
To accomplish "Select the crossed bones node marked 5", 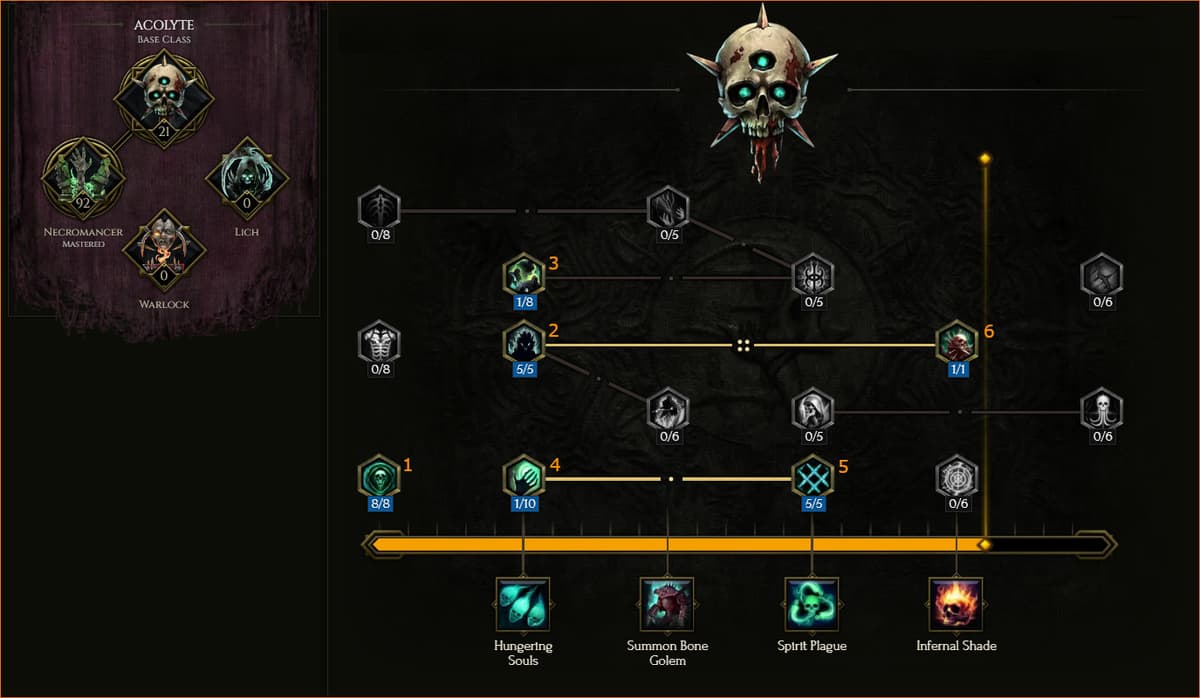I will (813, 475).
